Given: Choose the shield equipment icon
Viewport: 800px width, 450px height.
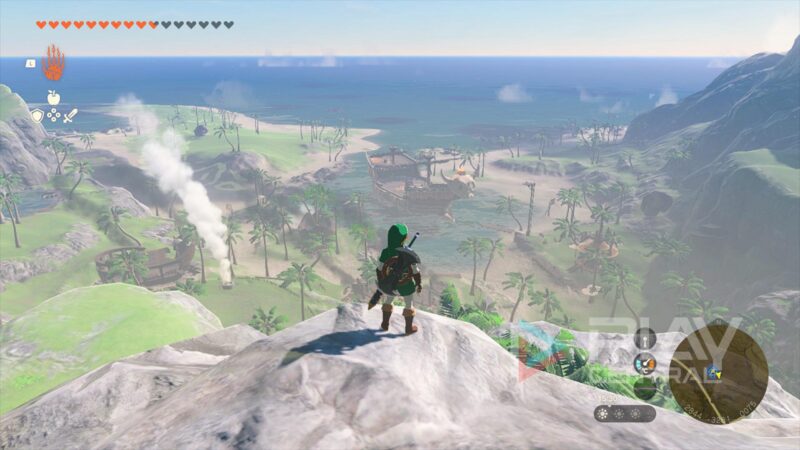Looking at the screenshot, I should tap(37, 116).
